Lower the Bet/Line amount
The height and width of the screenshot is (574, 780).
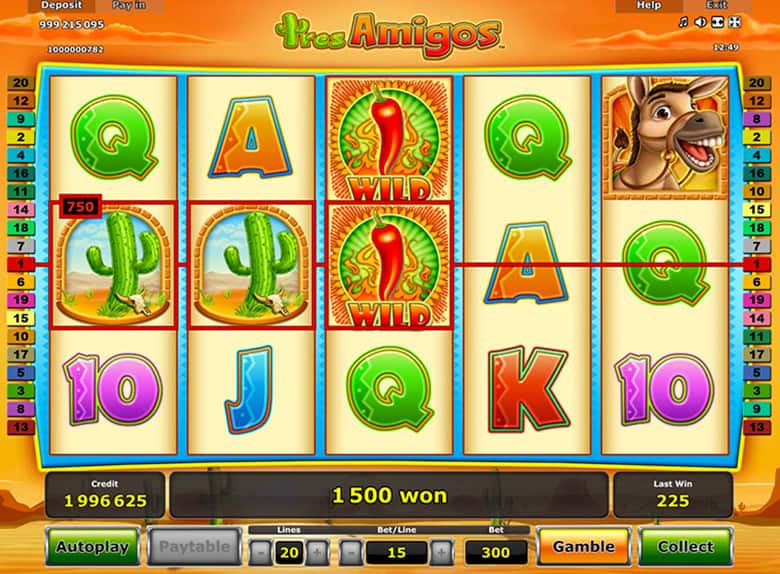pyautogui.click(x=350, y=551)
